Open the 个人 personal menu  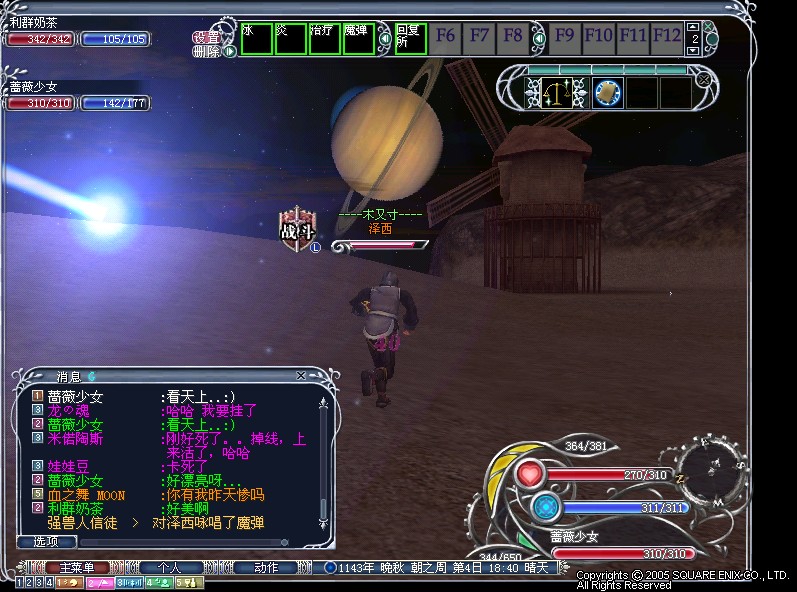pyautogui.click(x=171, y=568)
